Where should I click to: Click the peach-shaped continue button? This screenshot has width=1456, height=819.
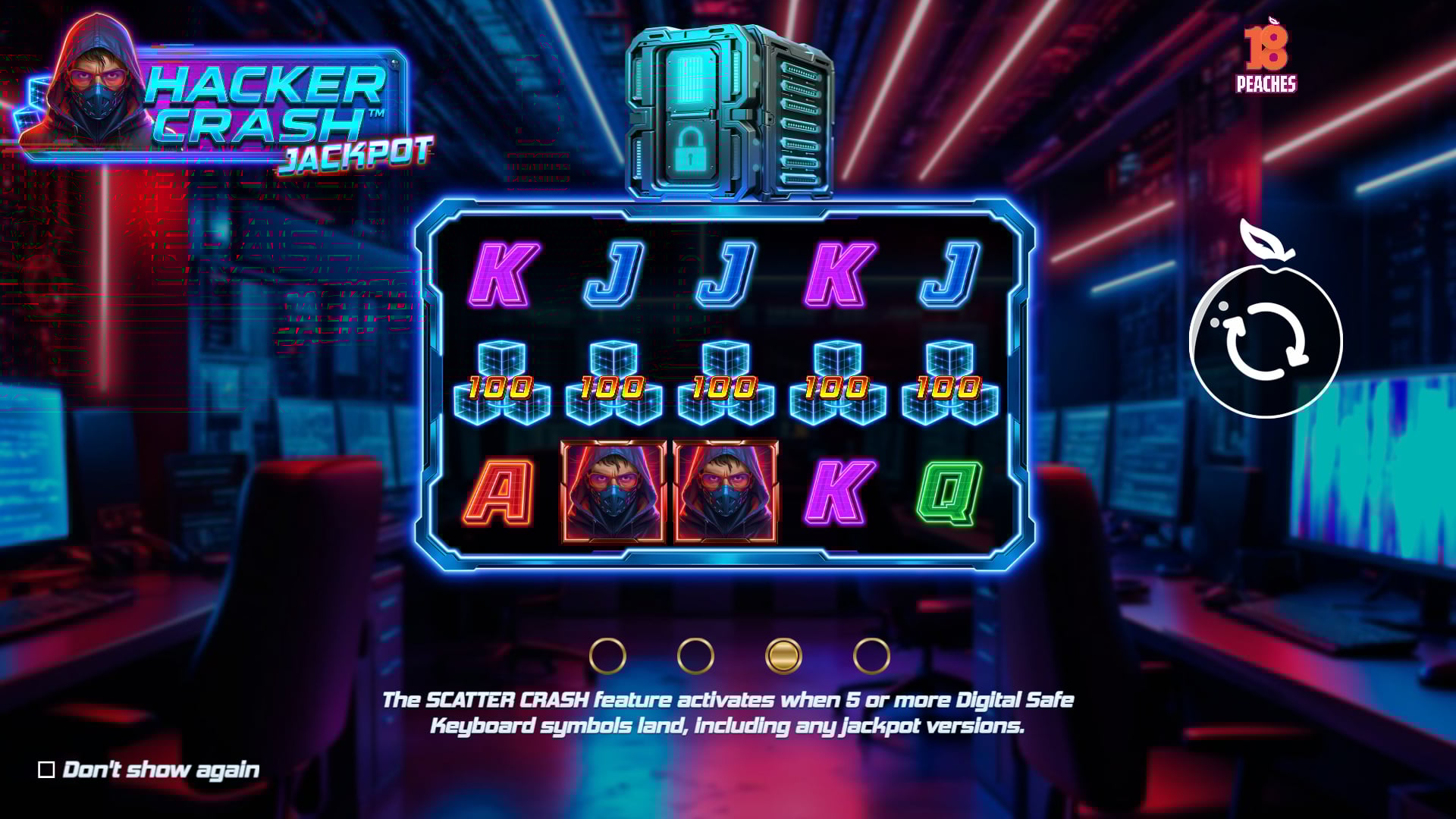1265,341
